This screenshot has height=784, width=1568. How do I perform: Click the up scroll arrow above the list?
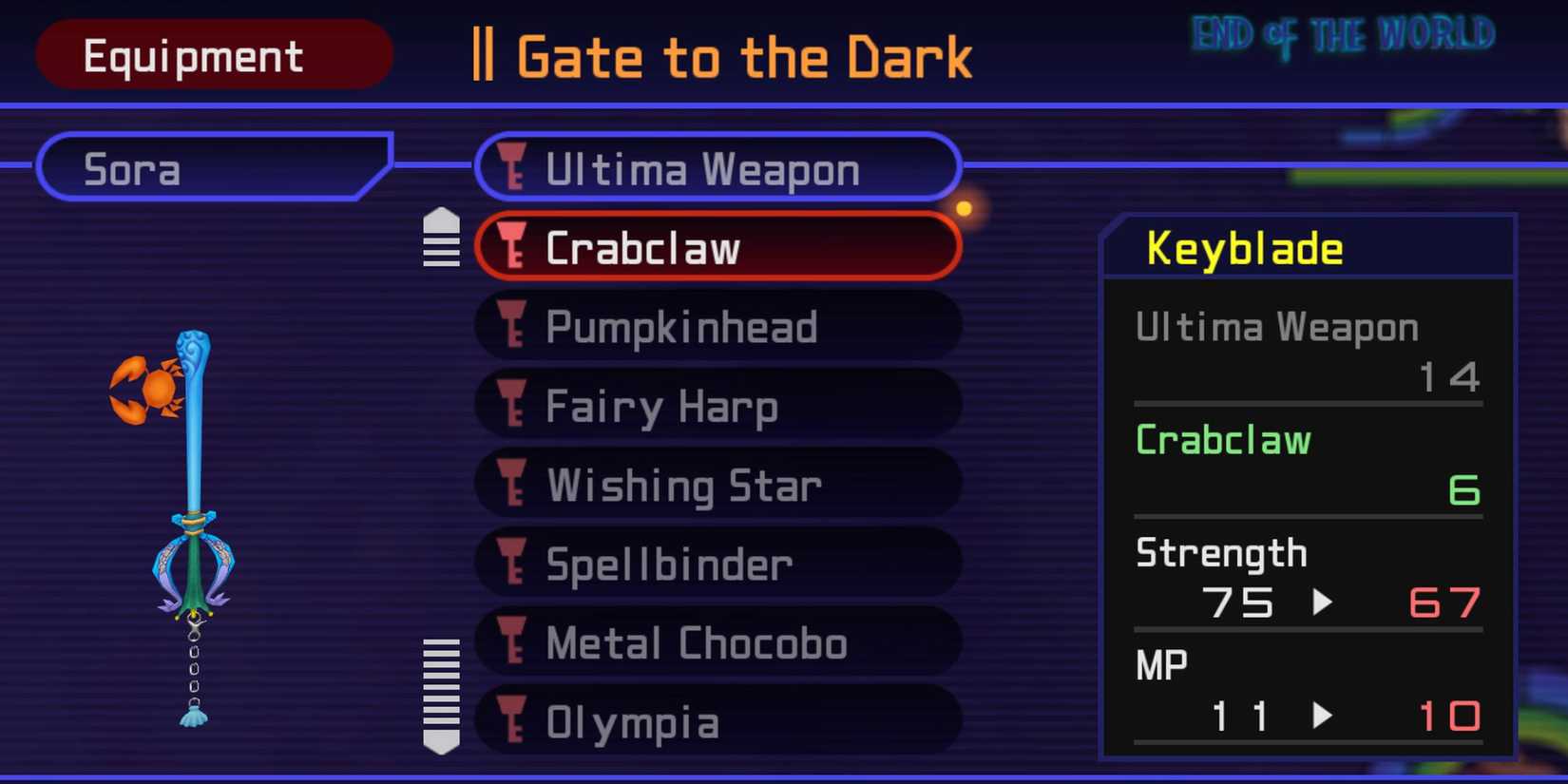coord(440,220)
